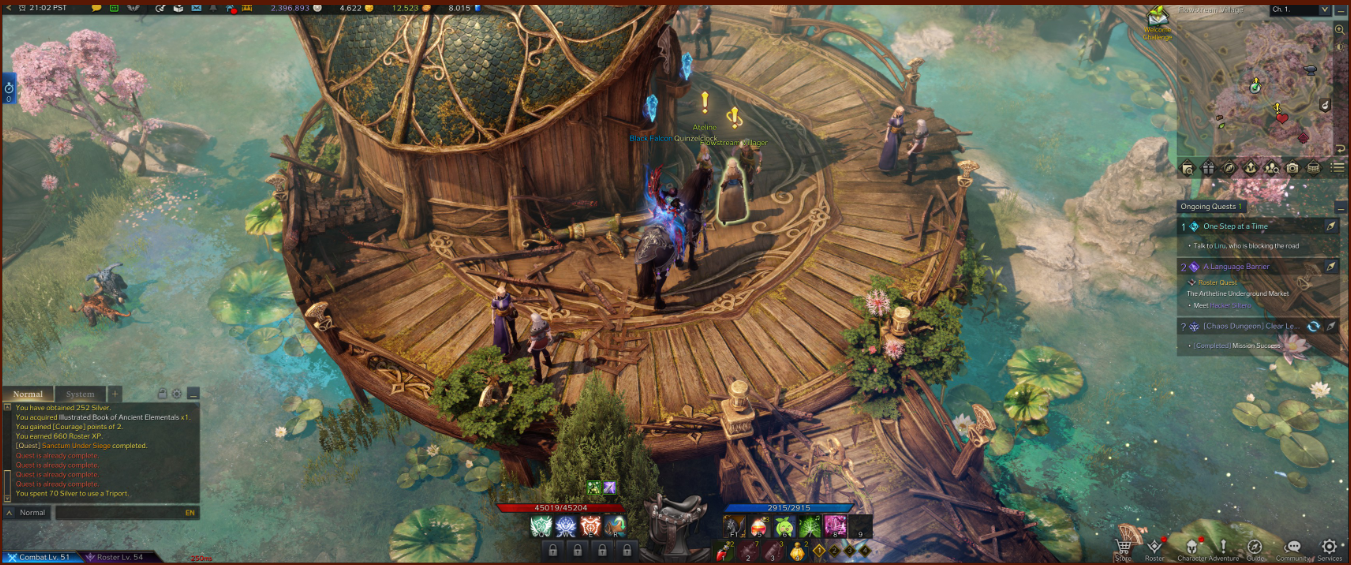Add a new chat tab
Screen dimensions: 1351x565
coord(115,394)
